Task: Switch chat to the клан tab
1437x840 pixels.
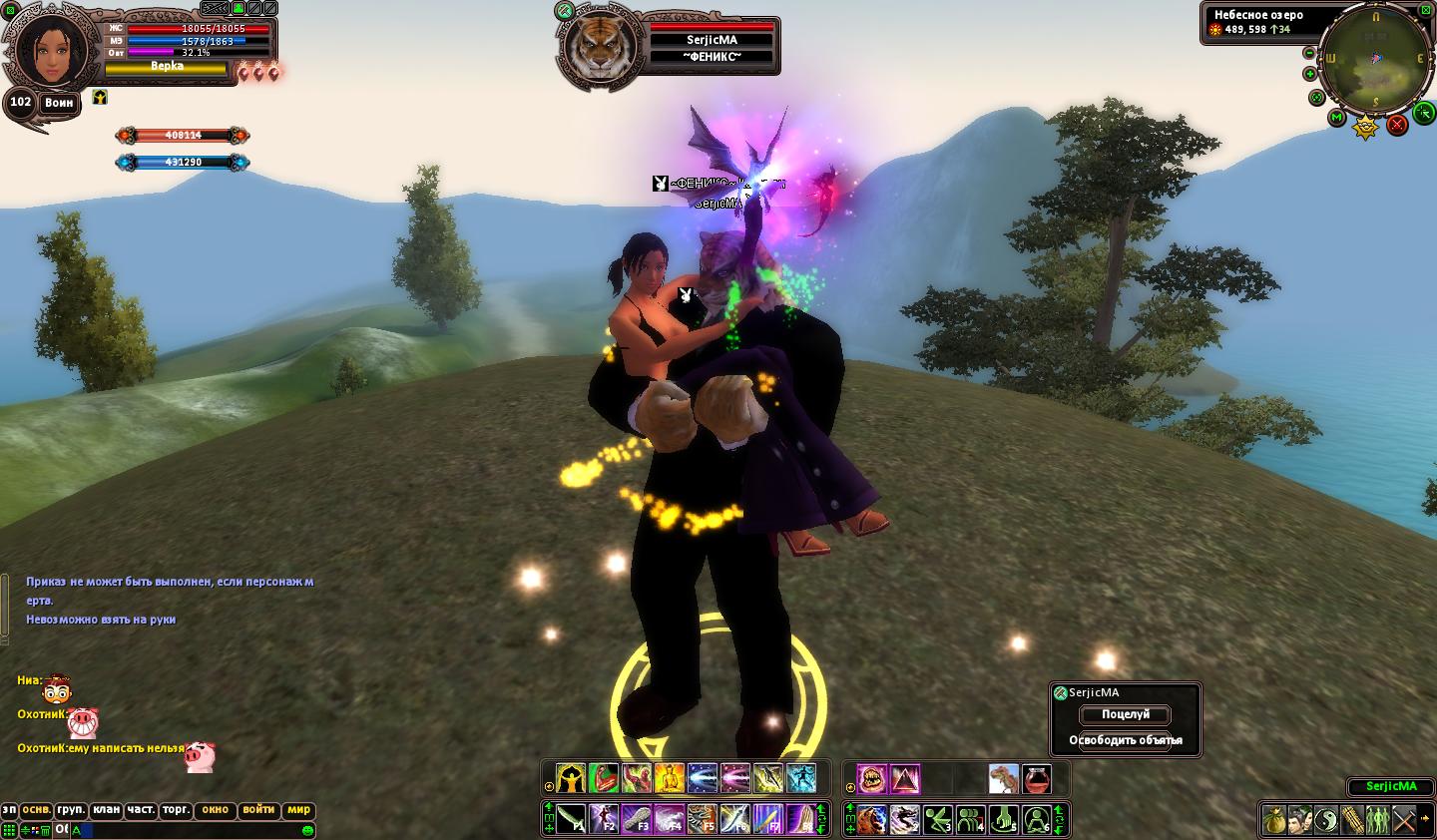Action: click(106, 810)
